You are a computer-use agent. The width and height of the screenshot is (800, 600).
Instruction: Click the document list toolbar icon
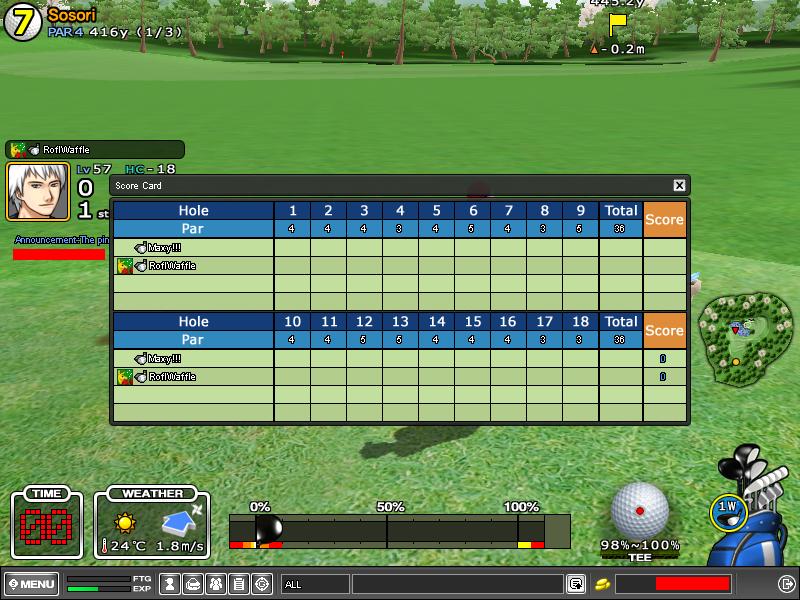coord(239,584)
